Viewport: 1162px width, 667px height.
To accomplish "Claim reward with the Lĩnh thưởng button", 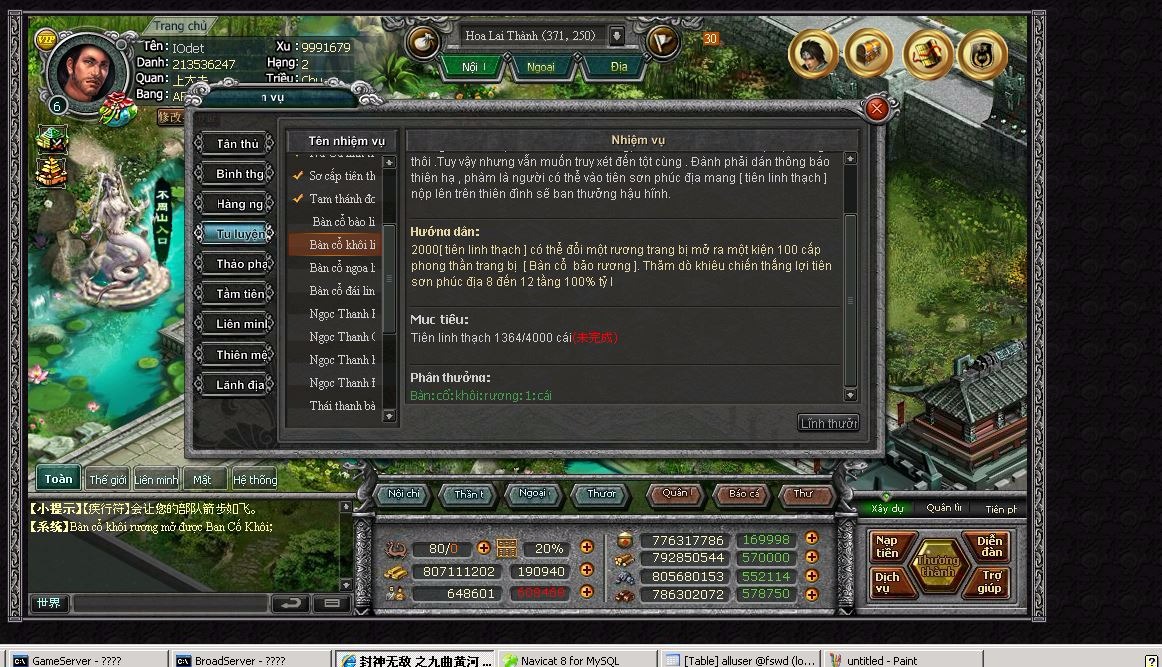I will [828, 423].
